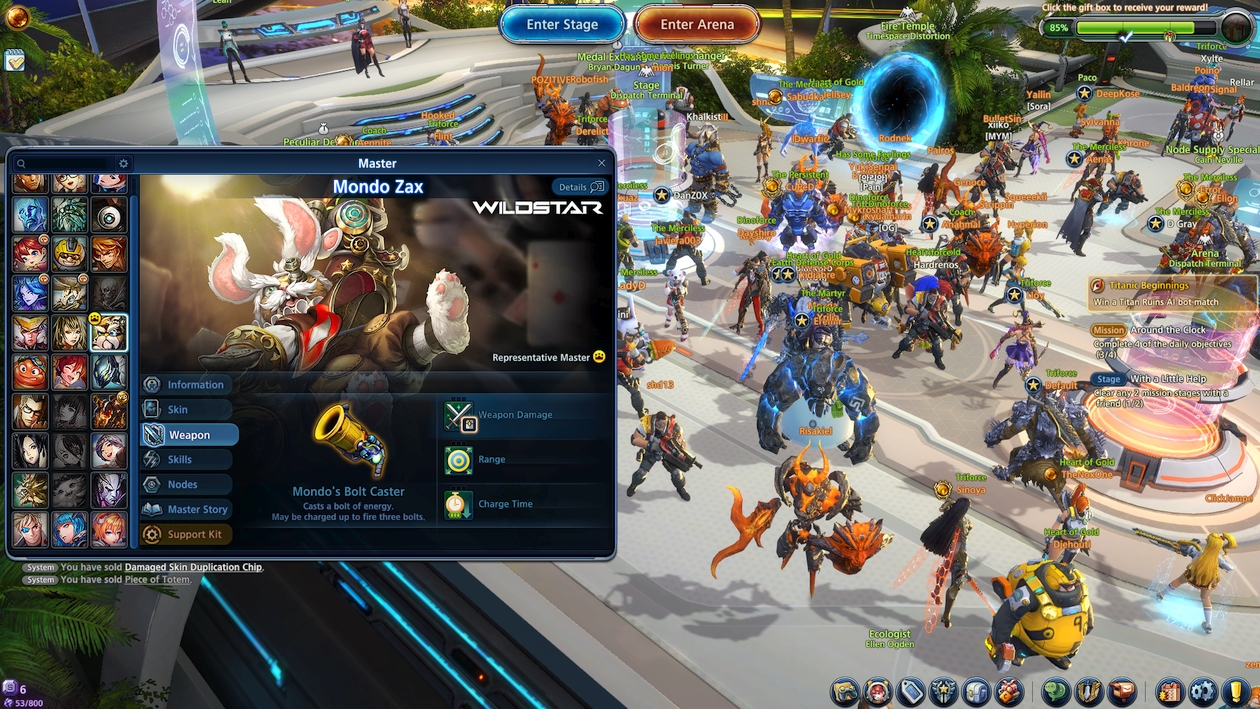Close the Master window
This screenshot has width=1260, height=709.
tap(601, 163)
